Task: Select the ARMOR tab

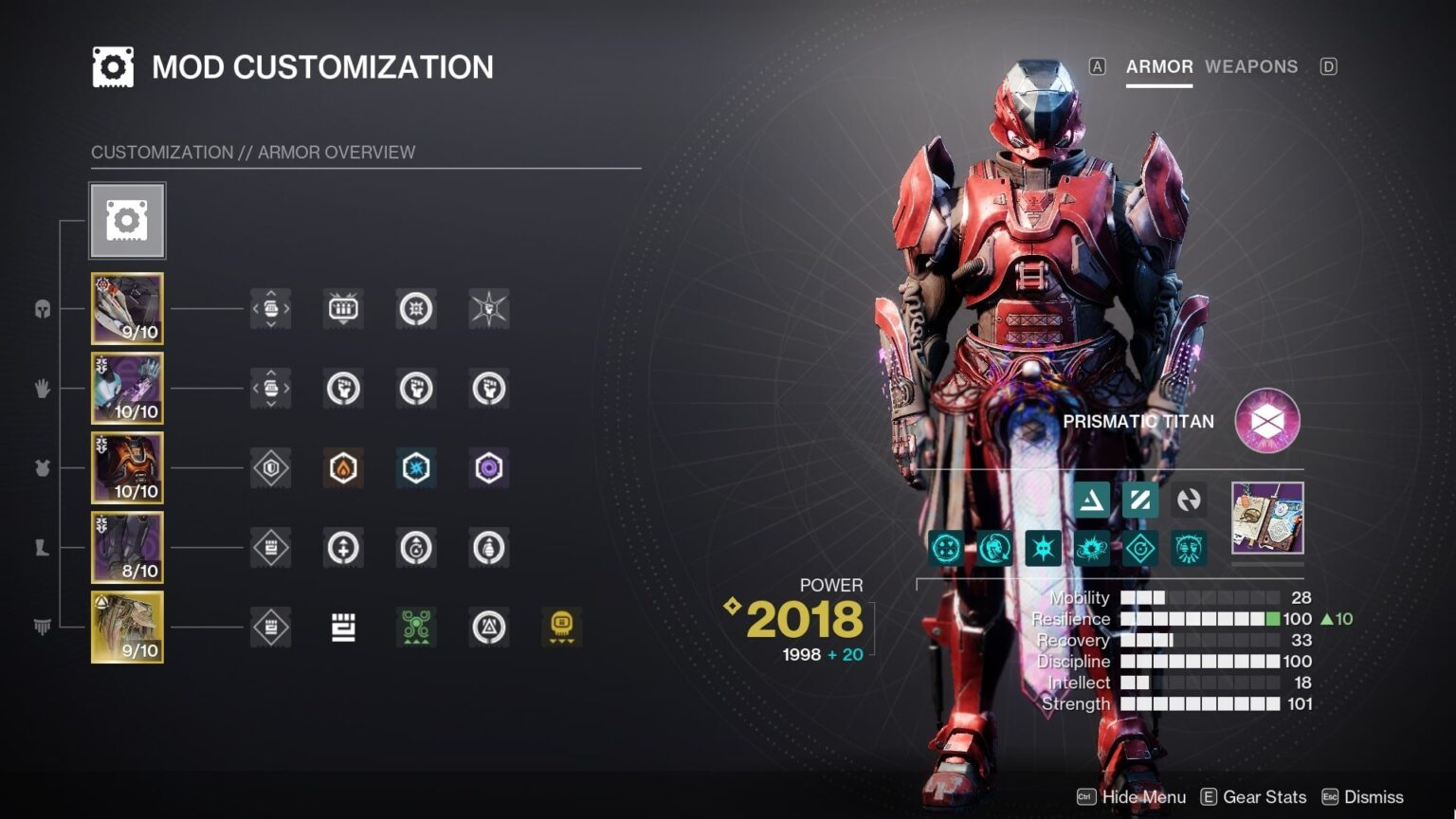Action: (x=1158, y=66)
